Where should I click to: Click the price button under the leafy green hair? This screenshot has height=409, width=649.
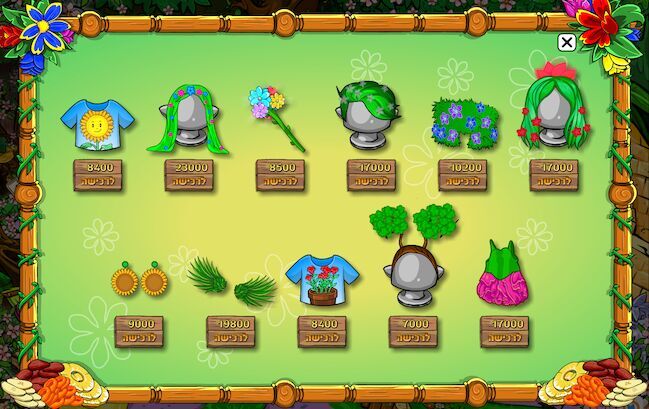[372, 175]
